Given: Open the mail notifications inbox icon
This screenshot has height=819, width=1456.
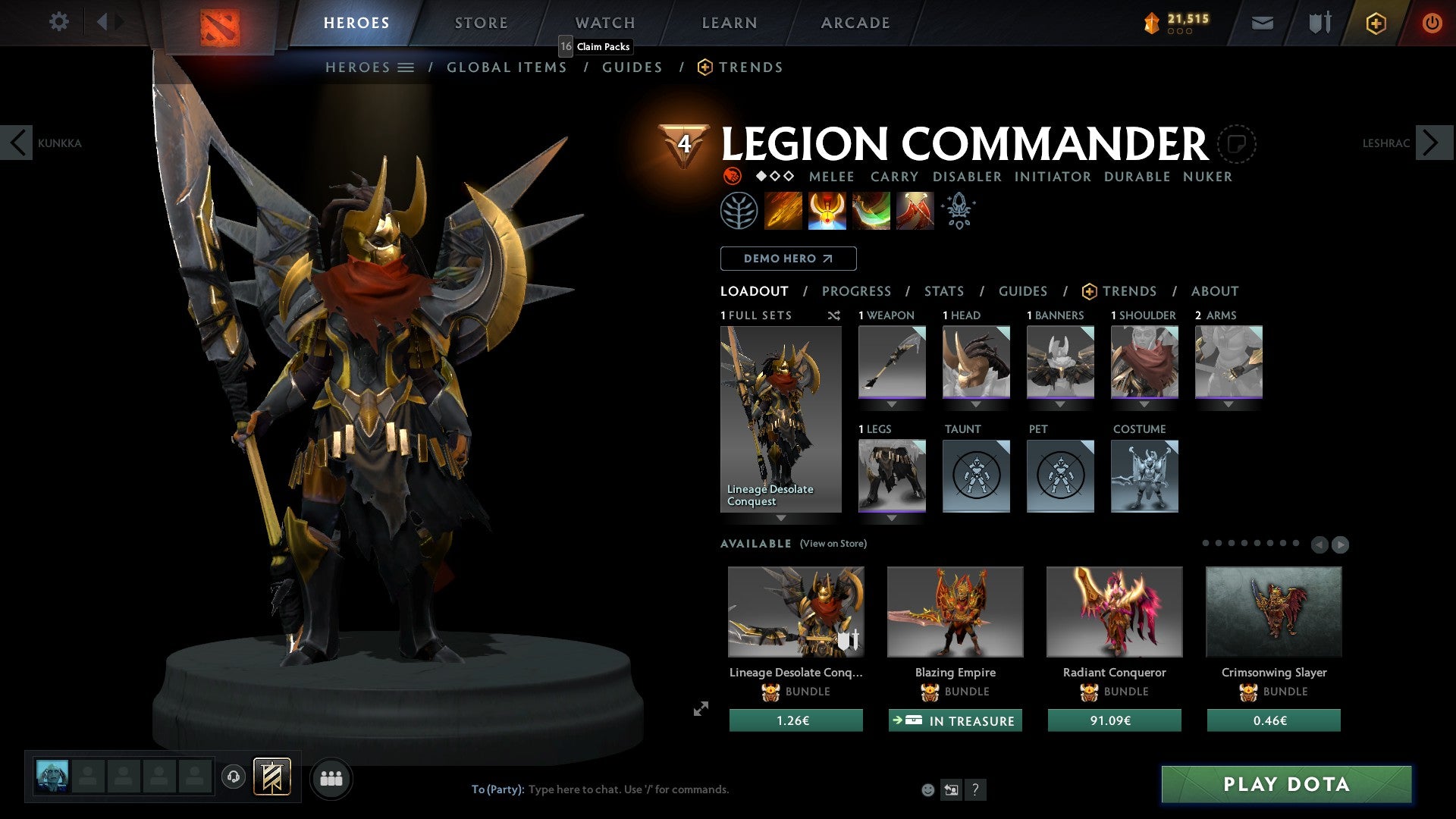Looking at the screenshot, I should click(x=1262, y=23).
